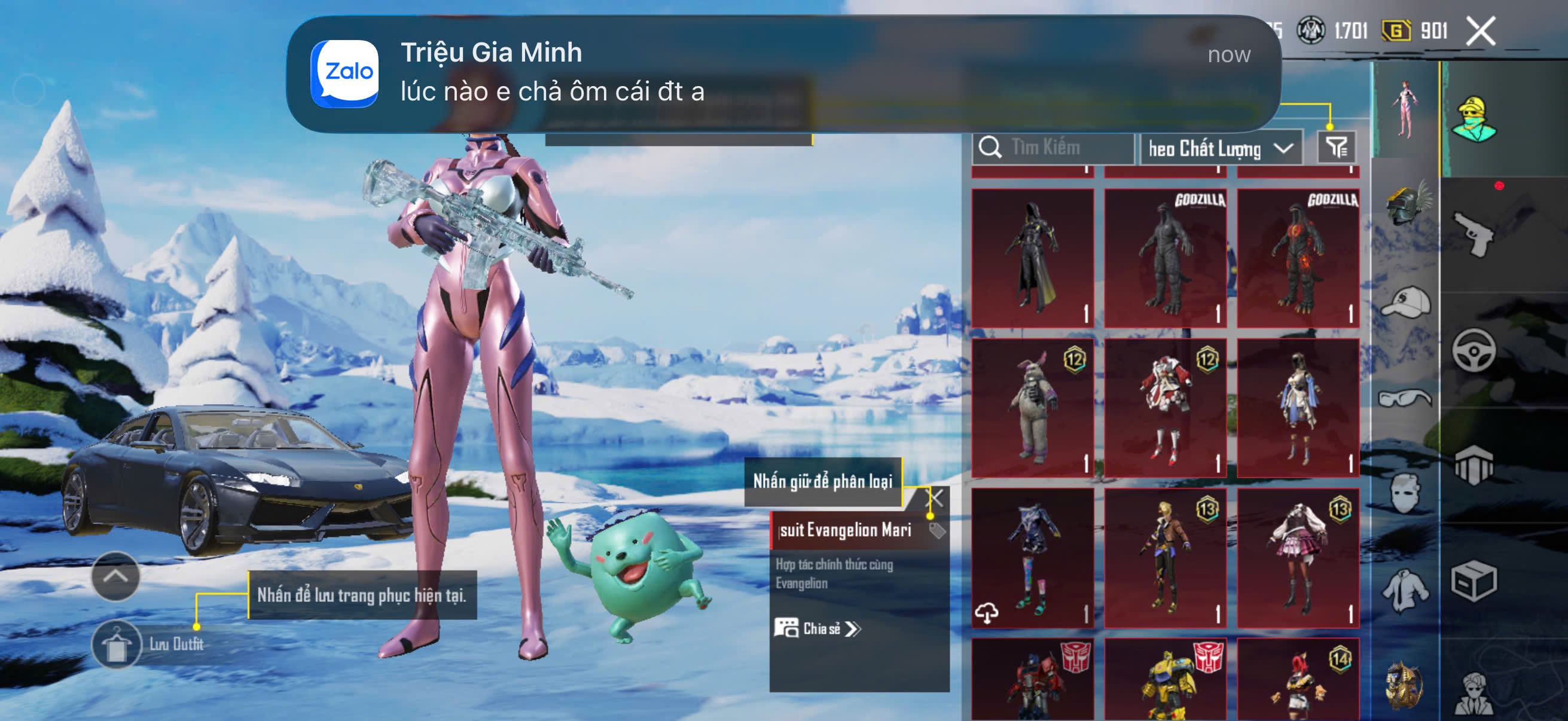Screen dimensions: 1568x721
Task: Click the round up-arrow expand button
Action: click(x=115, y=576)
